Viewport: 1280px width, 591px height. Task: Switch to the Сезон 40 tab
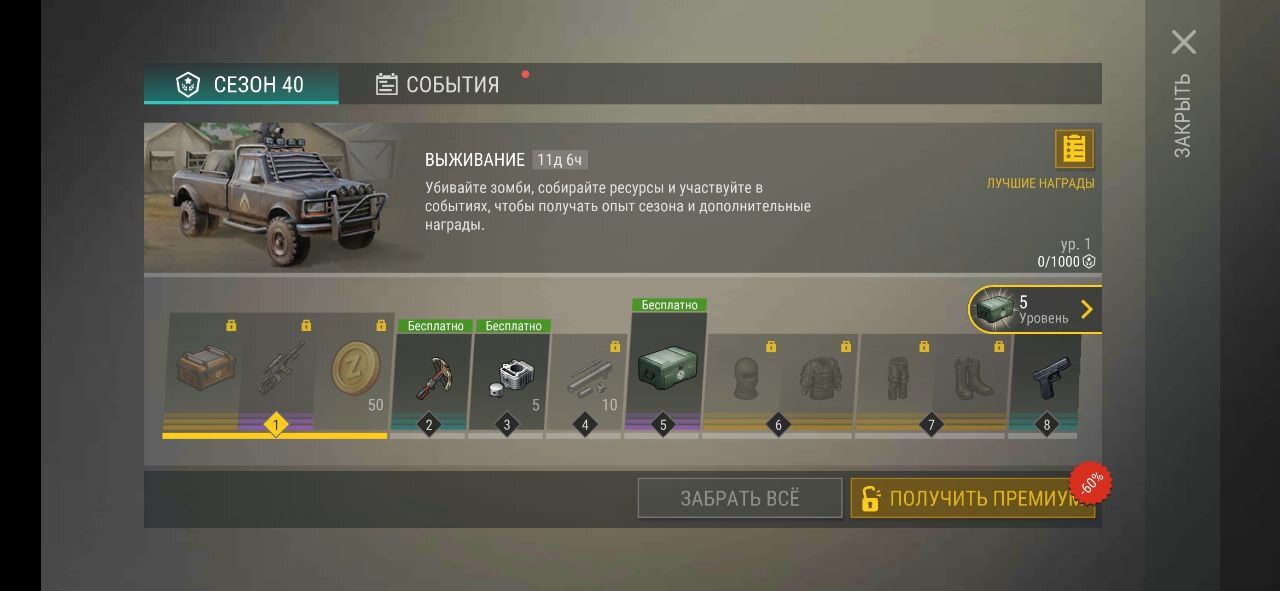pos(241,85)
